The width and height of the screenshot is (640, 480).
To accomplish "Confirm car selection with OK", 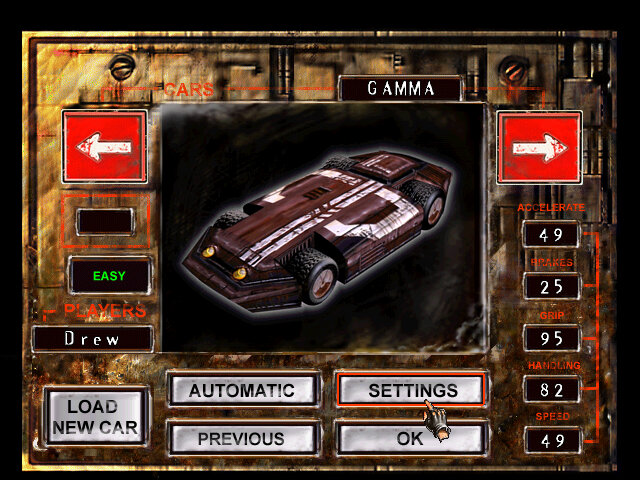I will pyautogui.click(x=411, y=438).
